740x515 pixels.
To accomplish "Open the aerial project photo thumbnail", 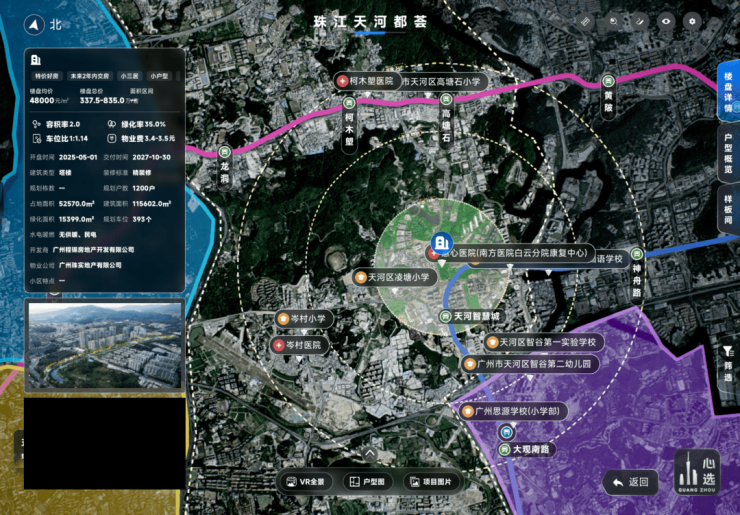I will 104,345.
